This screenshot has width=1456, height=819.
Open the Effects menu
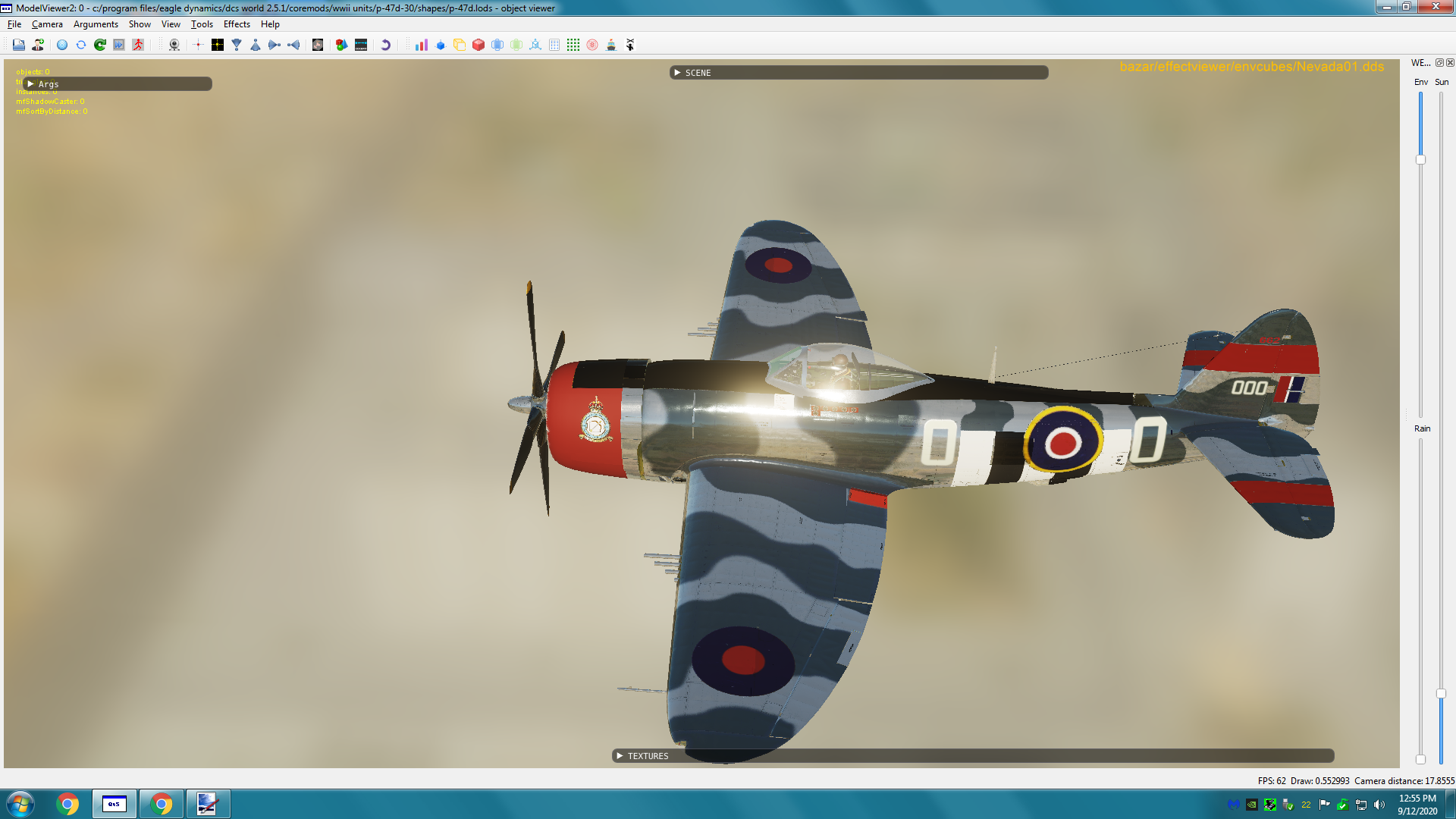[x=237, y=24]
